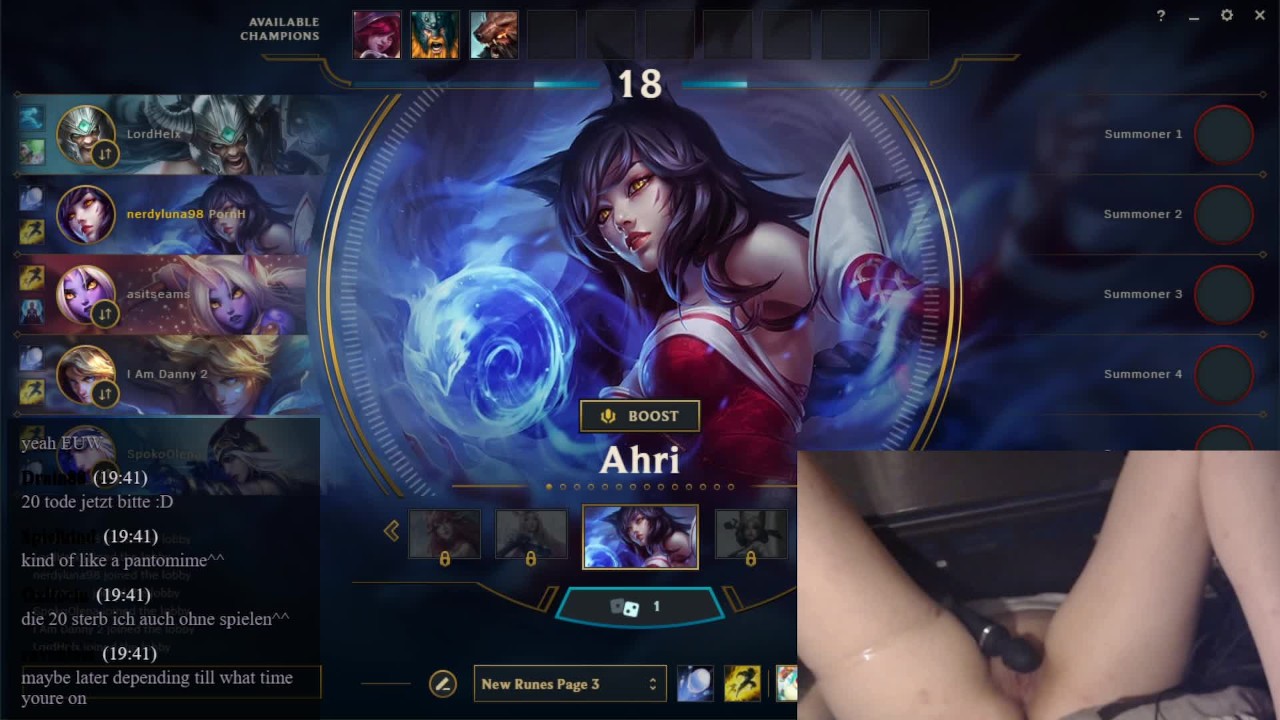Click the swap icon on I Am Danny 2

(105, 394)
